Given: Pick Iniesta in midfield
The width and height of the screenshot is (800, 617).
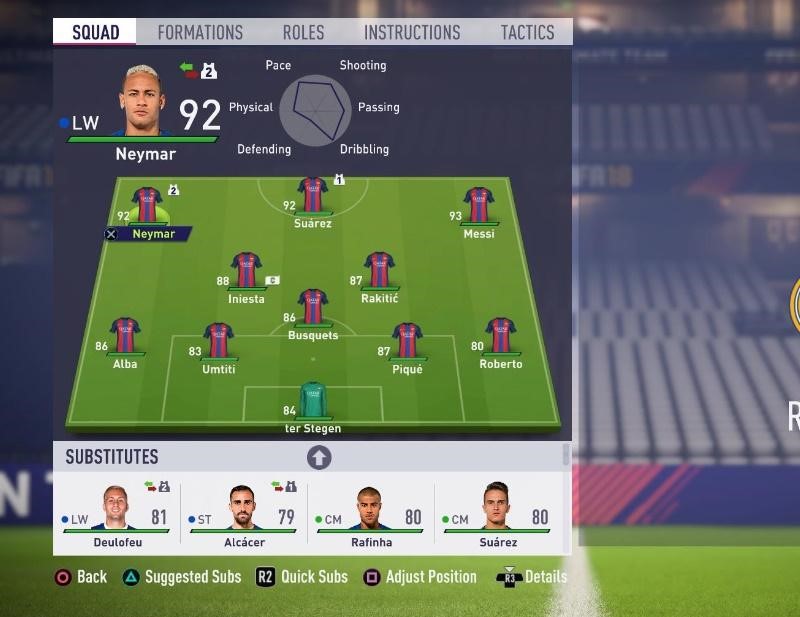Looking at the screenshot, I should [246, 272].
